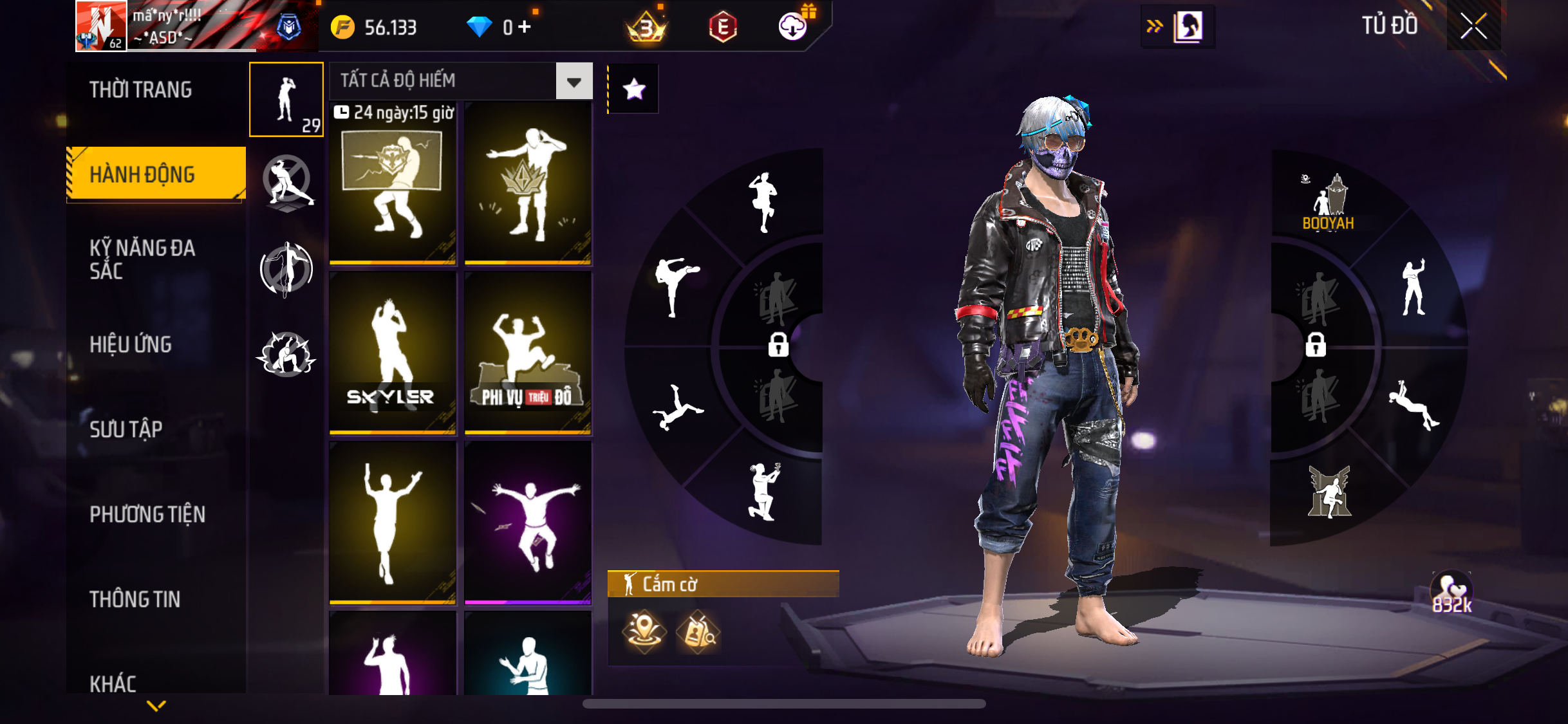
Task: Open the cloud download gift icon
Action: click(794, 26)
